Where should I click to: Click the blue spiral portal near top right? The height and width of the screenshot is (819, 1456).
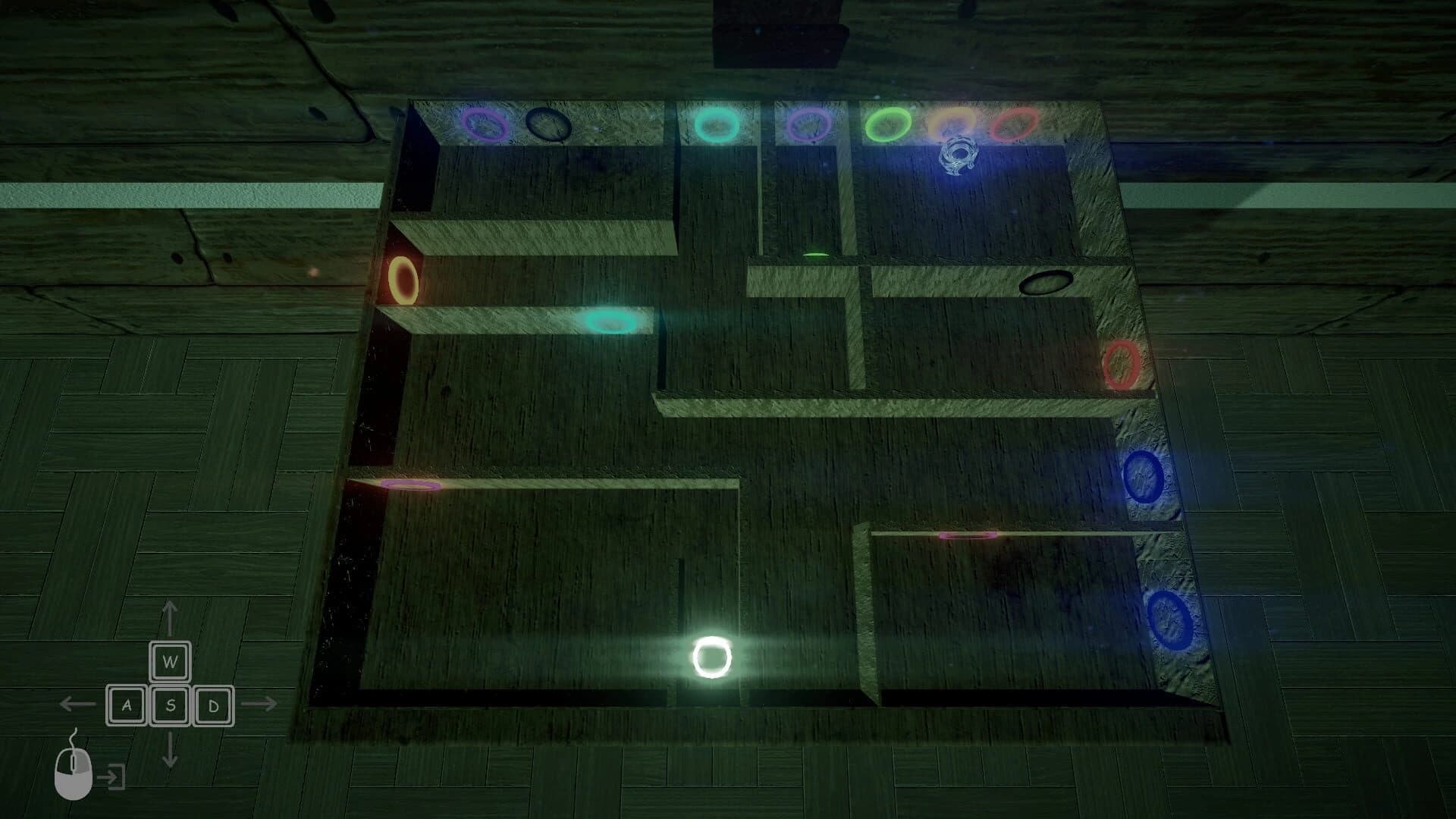point(959,155)
